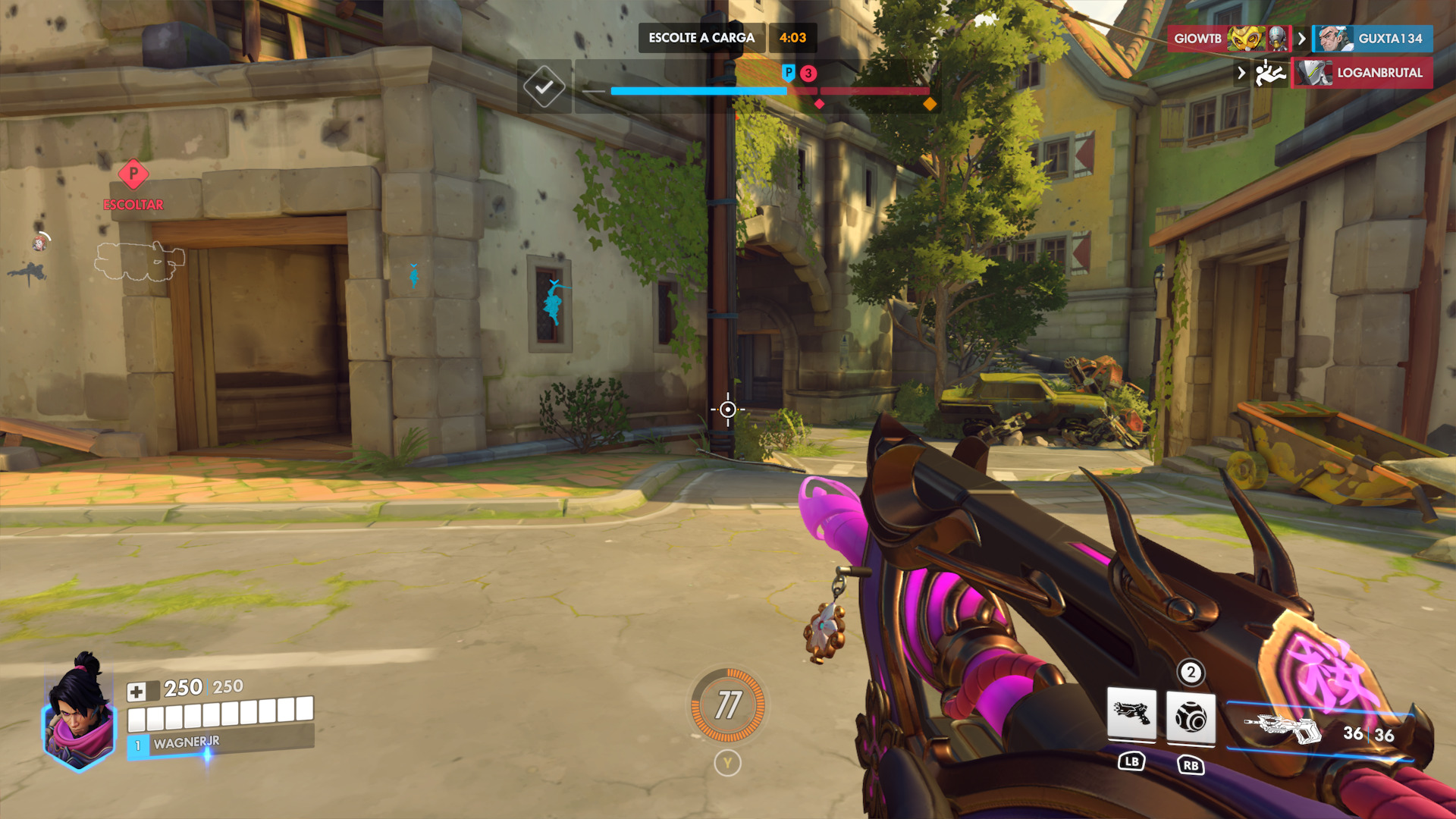Screen dimensions: 1456x819
Task: Open the Escolte a Carga objective label
Action: 701,38
